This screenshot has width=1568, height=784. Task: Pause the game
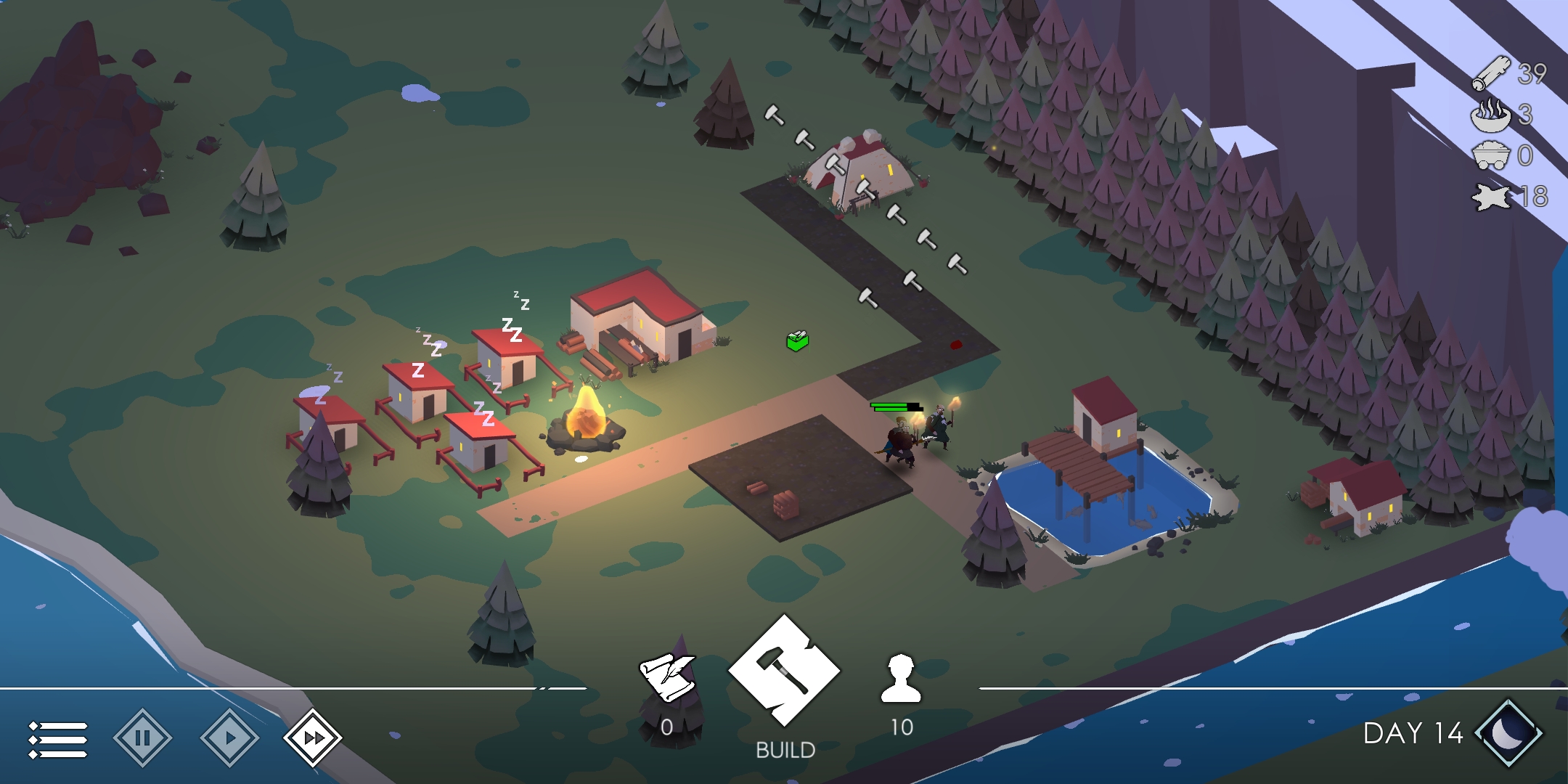click(x=143, y=738)
